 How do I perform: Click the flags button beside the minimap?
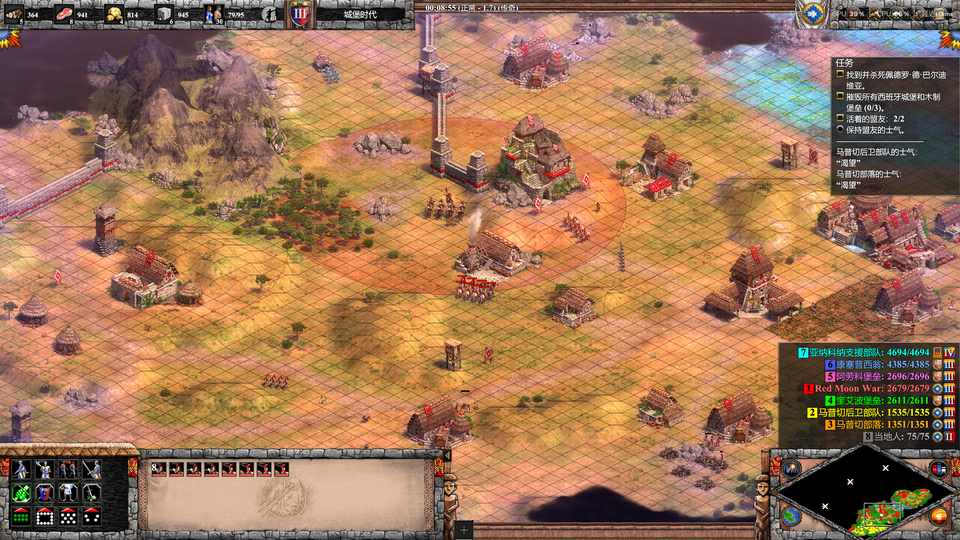click(939, 468)
